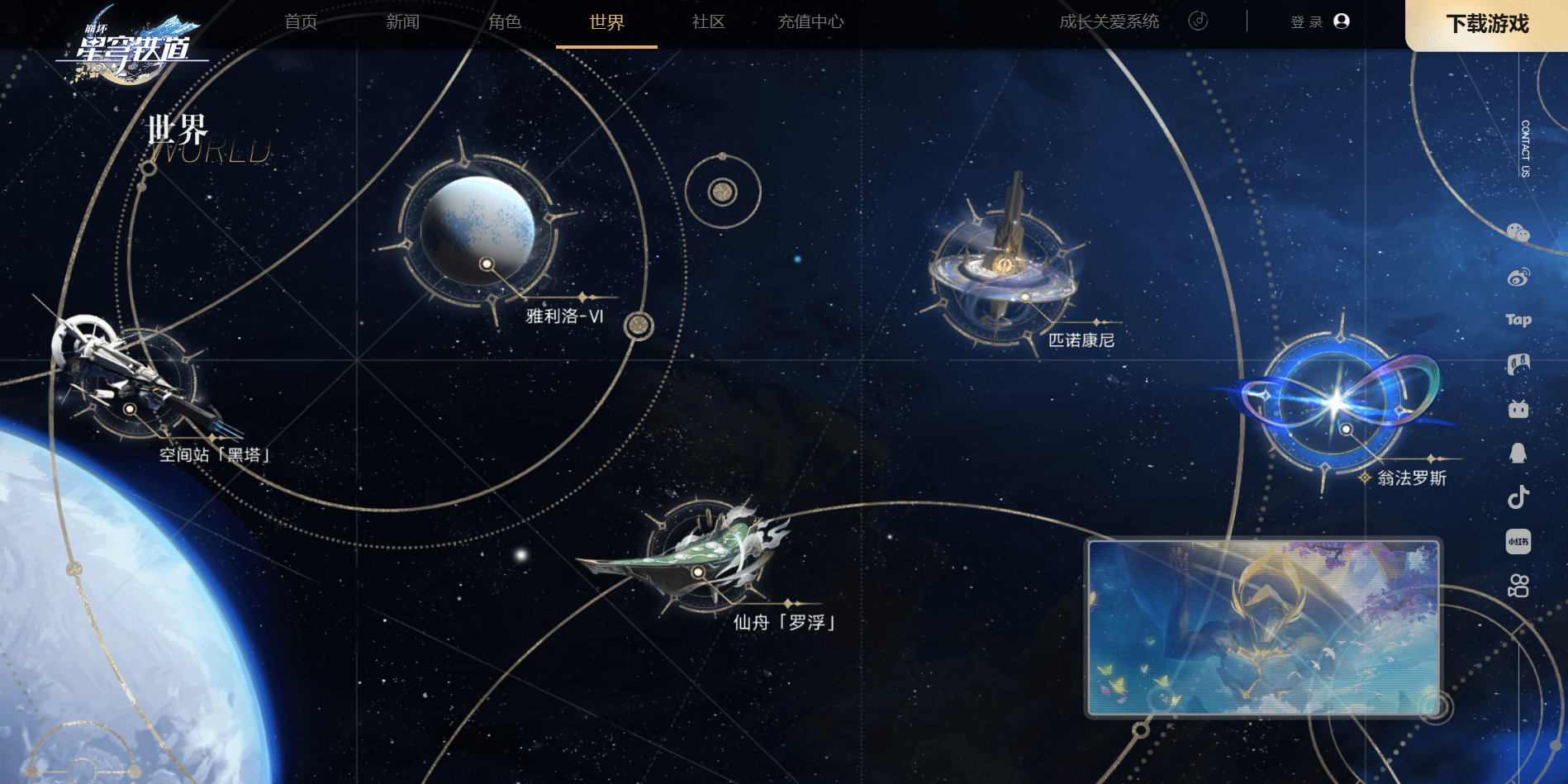
Task: Select the 翁法罗斯 world
Action: tap(1337, 402)
